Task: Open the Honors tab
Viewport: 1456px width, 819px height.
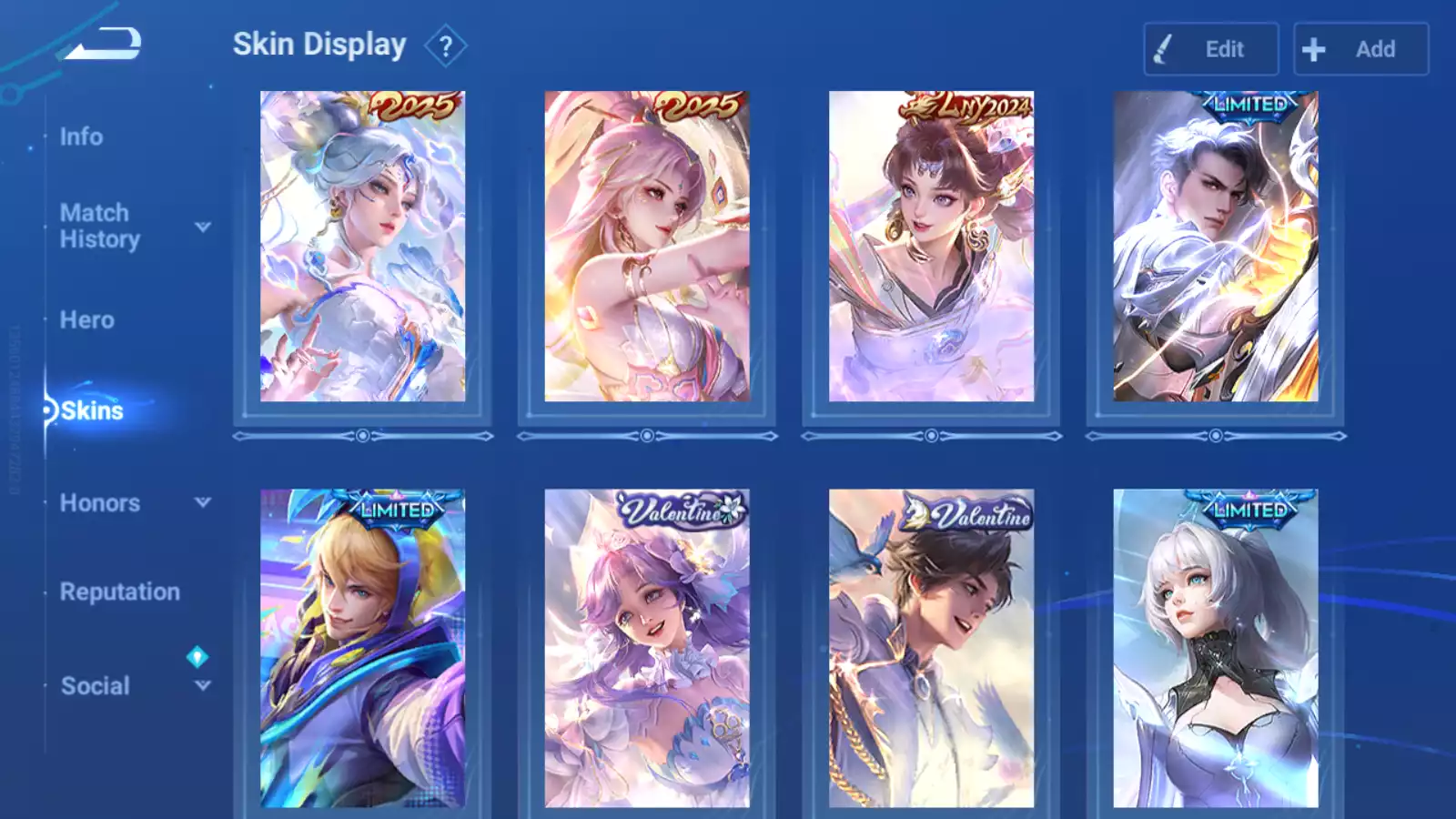Action: tap(99, 503)
